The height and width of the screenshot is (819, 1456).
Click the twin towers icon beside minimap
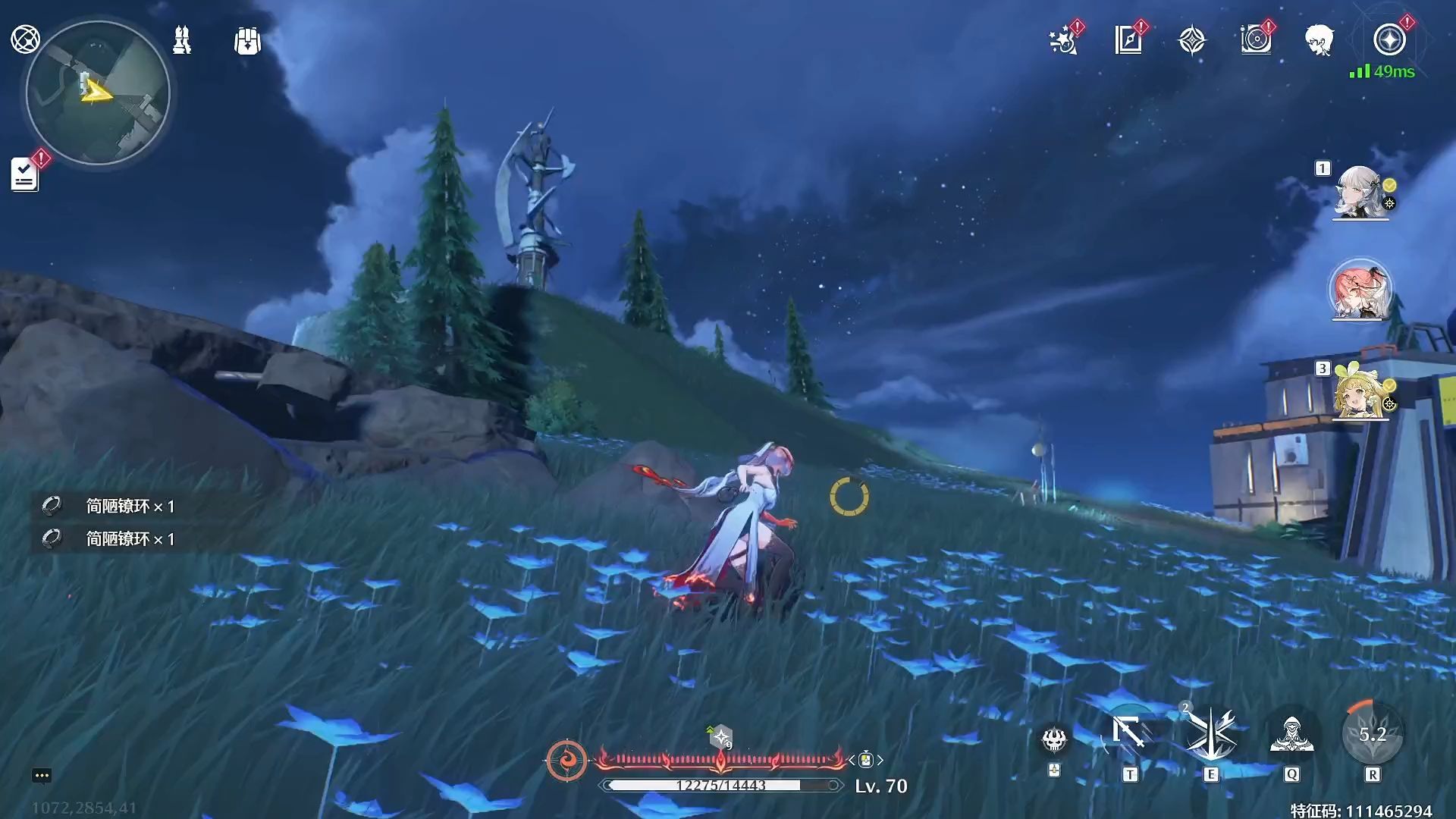point(182,40)
